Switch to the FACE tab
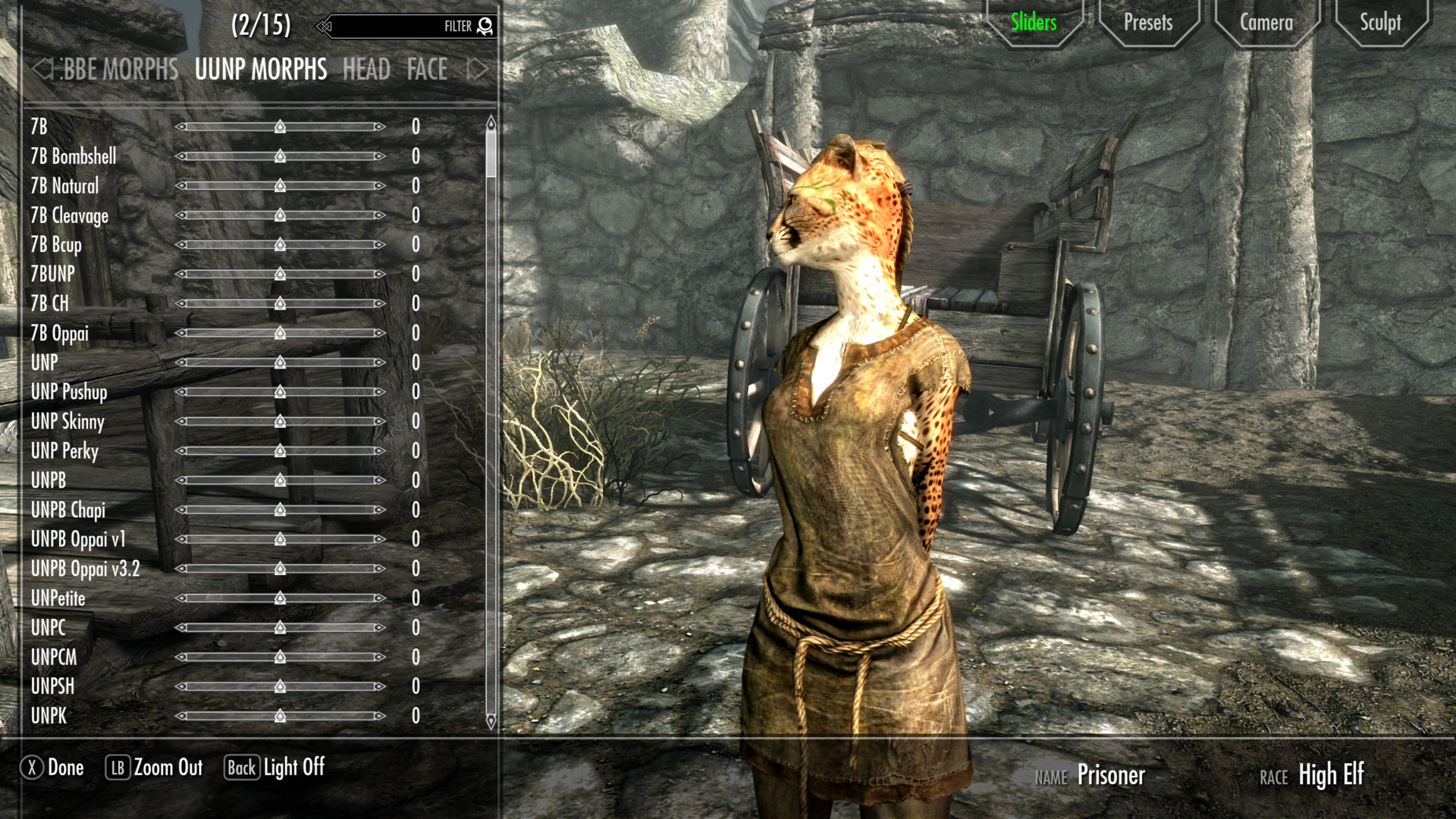 (x=426, y=70)
